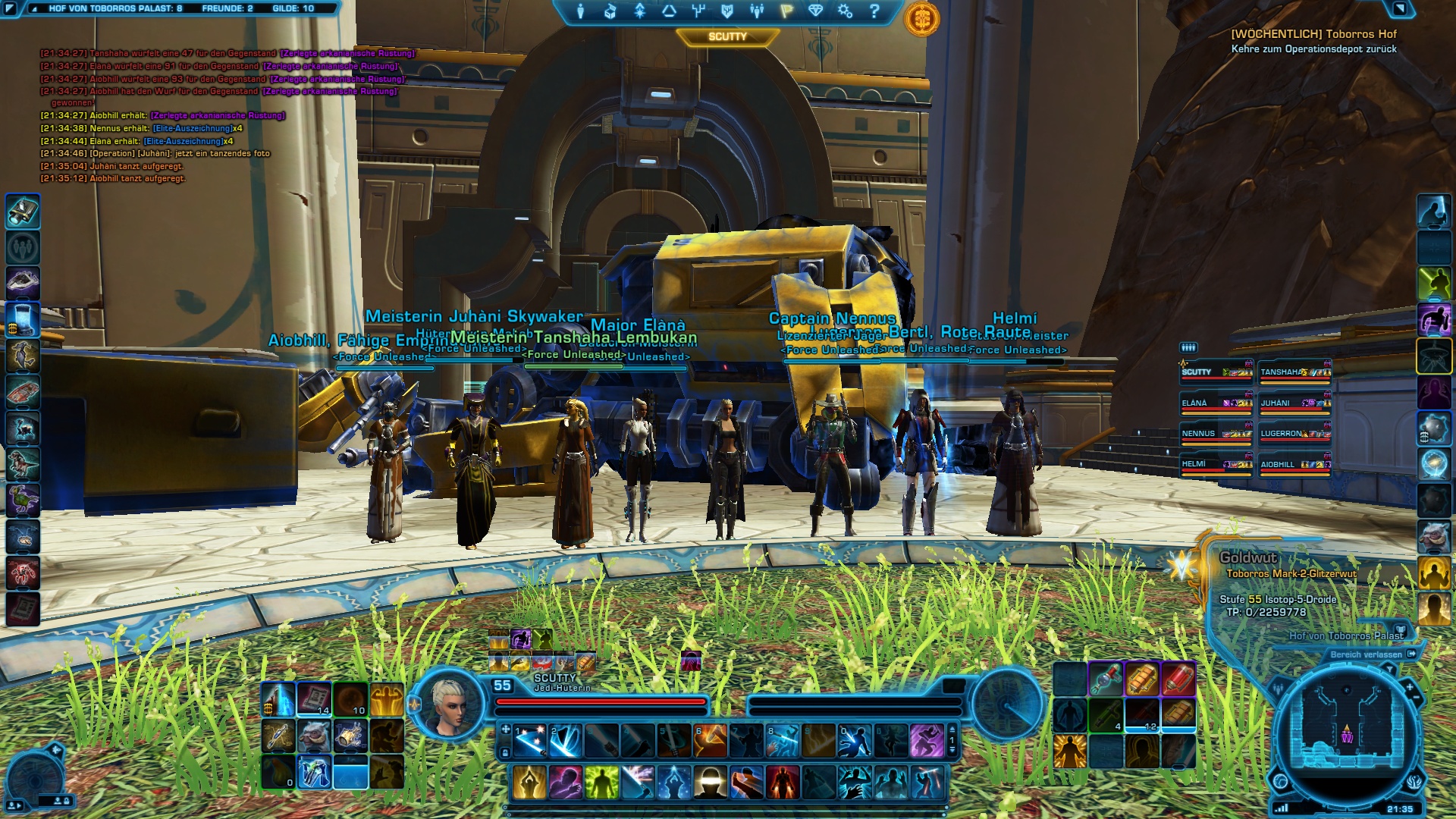Select TANSHAHA in the operation frames
Image resolution: width=1456 pixels, height=819 pixels.
coord(1294,372)
